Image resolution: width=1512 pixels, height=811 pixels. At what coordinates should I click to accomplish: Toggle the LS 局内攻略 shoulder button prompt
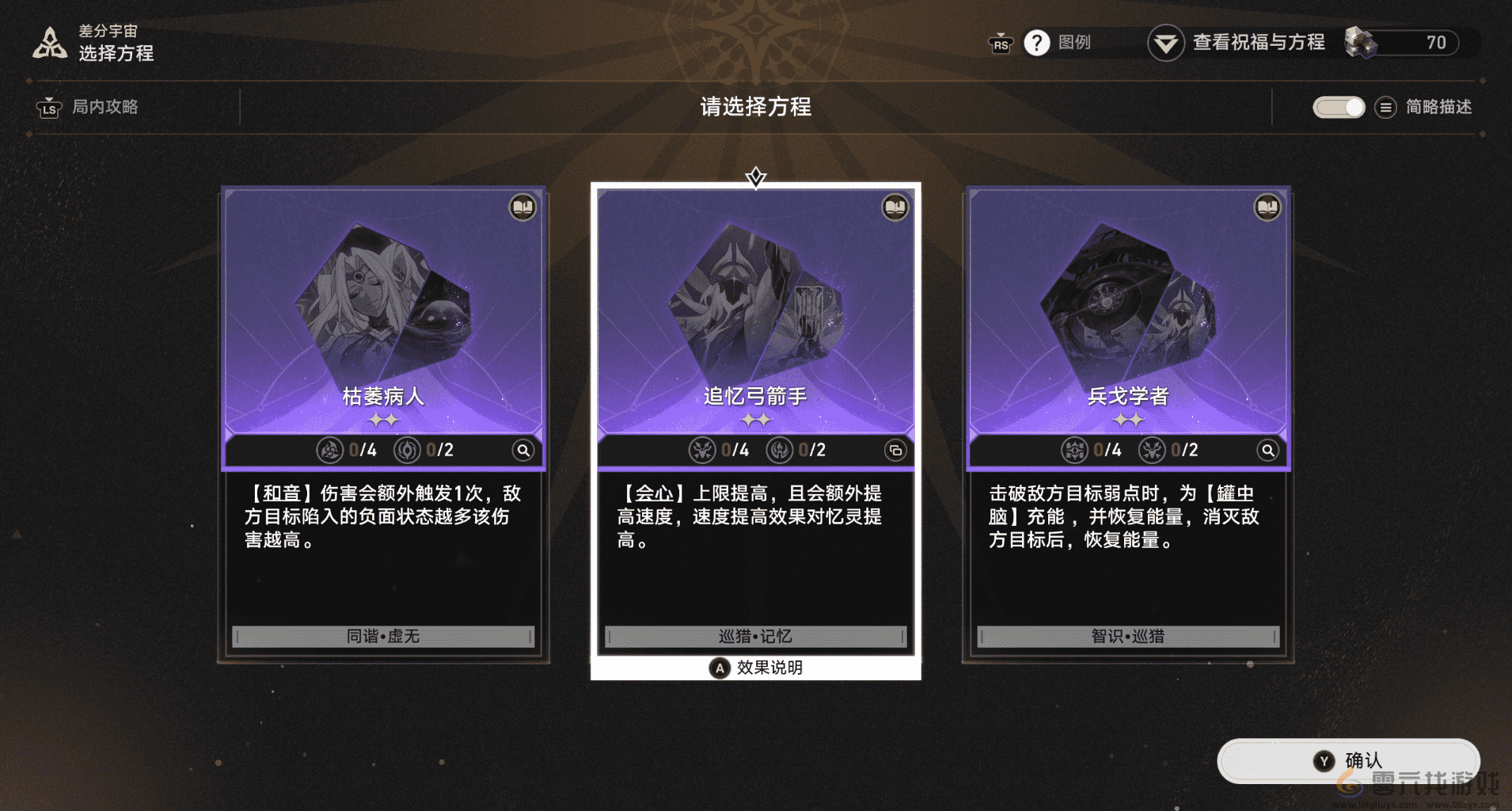coord(50,108)
